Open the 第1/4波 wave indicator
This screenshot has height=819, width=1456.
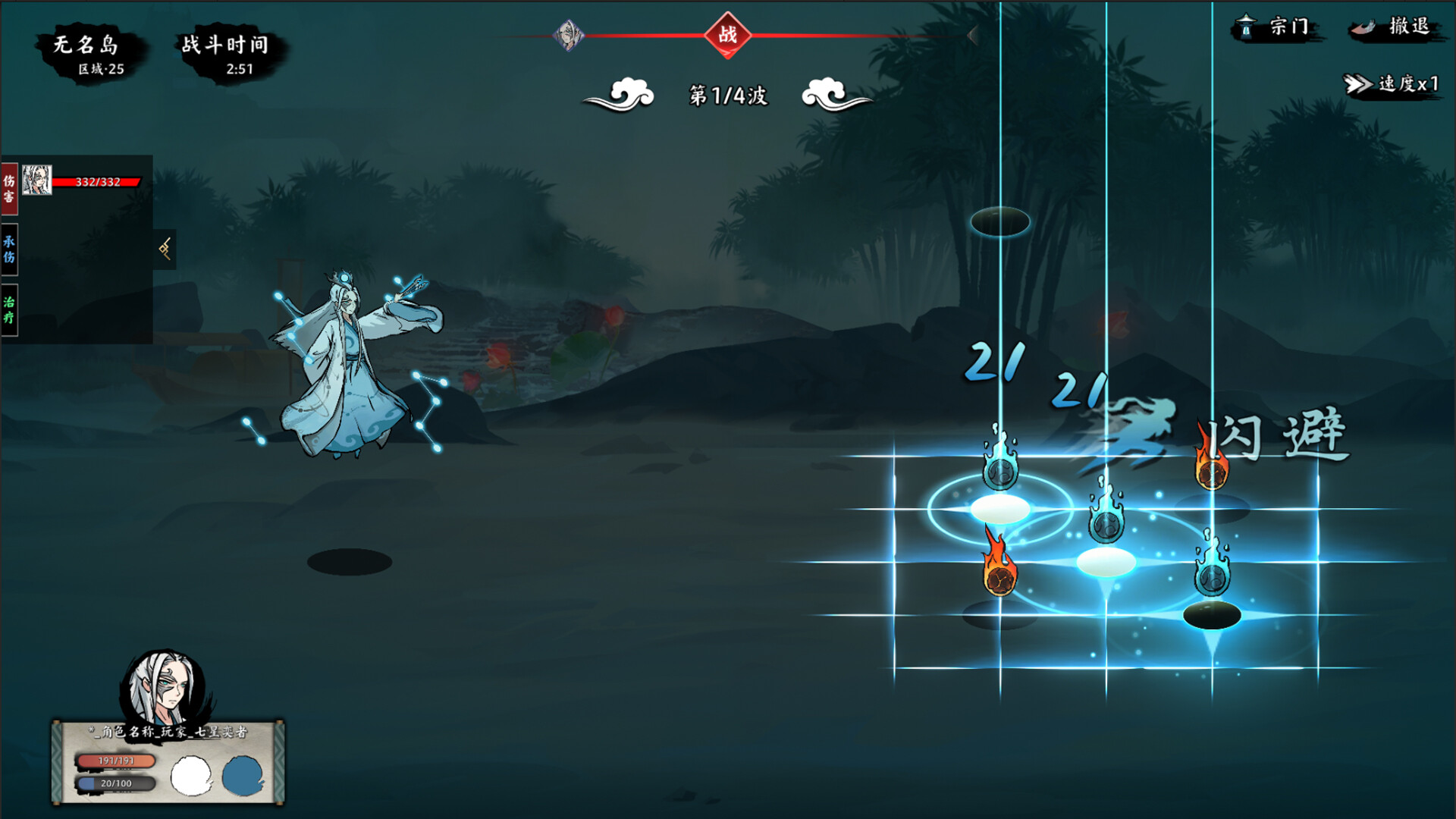pyautogui.click(x=726, y=95)
